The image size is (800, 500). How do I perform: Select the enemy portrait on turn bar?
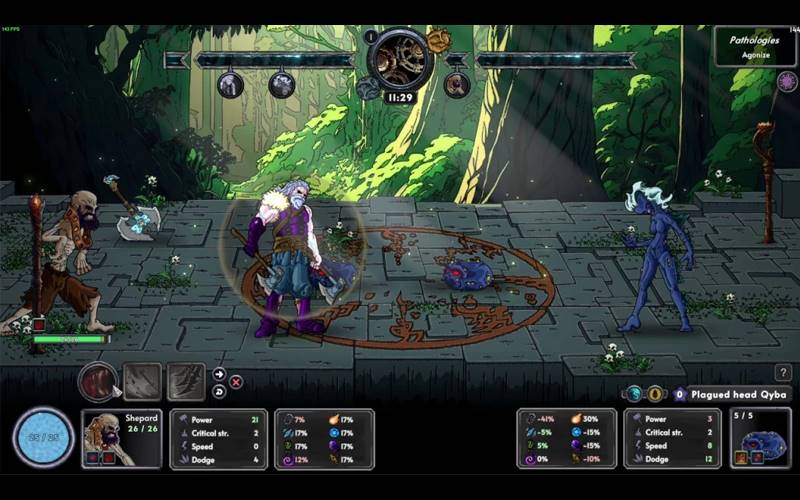[457, 84]
